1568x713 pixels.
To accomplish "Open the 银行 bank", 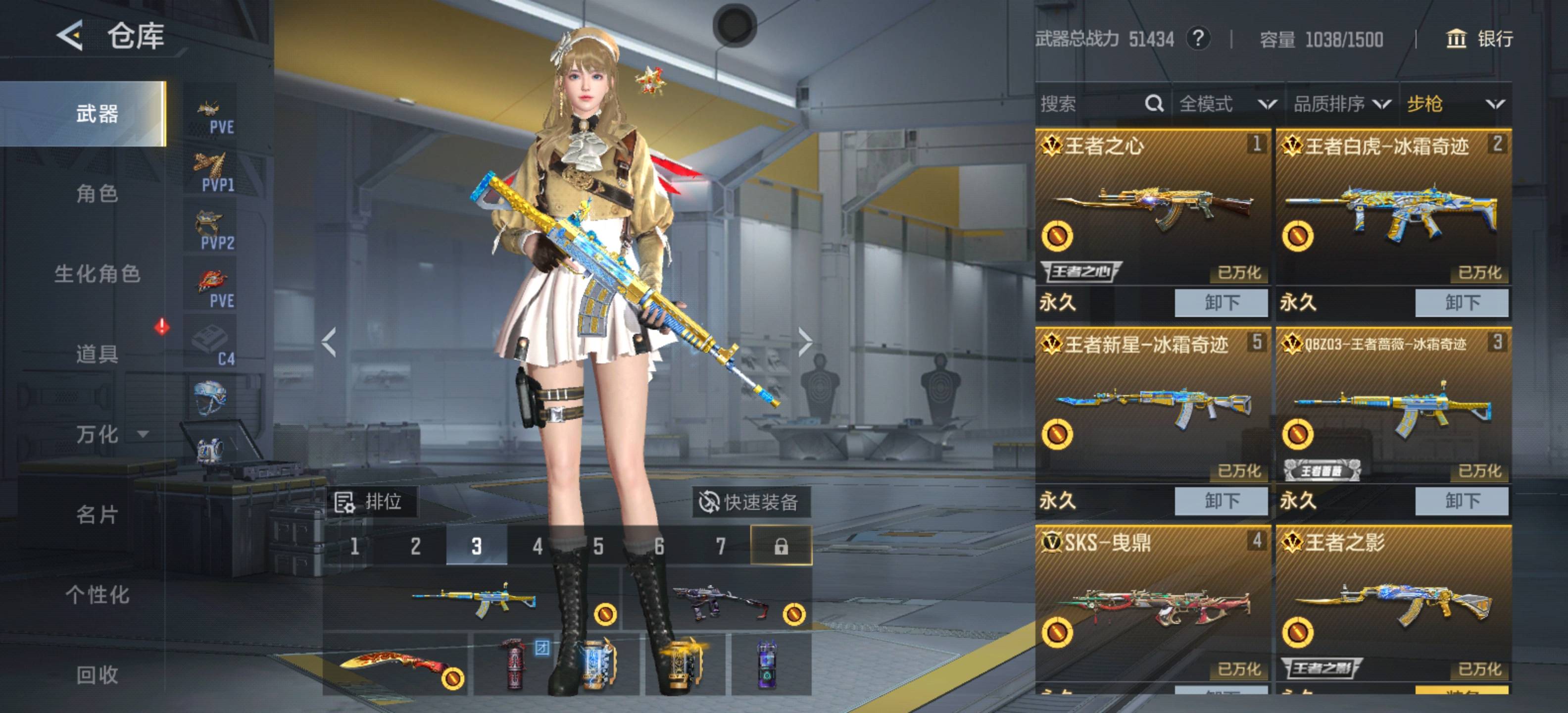I will coord(1478,39).
